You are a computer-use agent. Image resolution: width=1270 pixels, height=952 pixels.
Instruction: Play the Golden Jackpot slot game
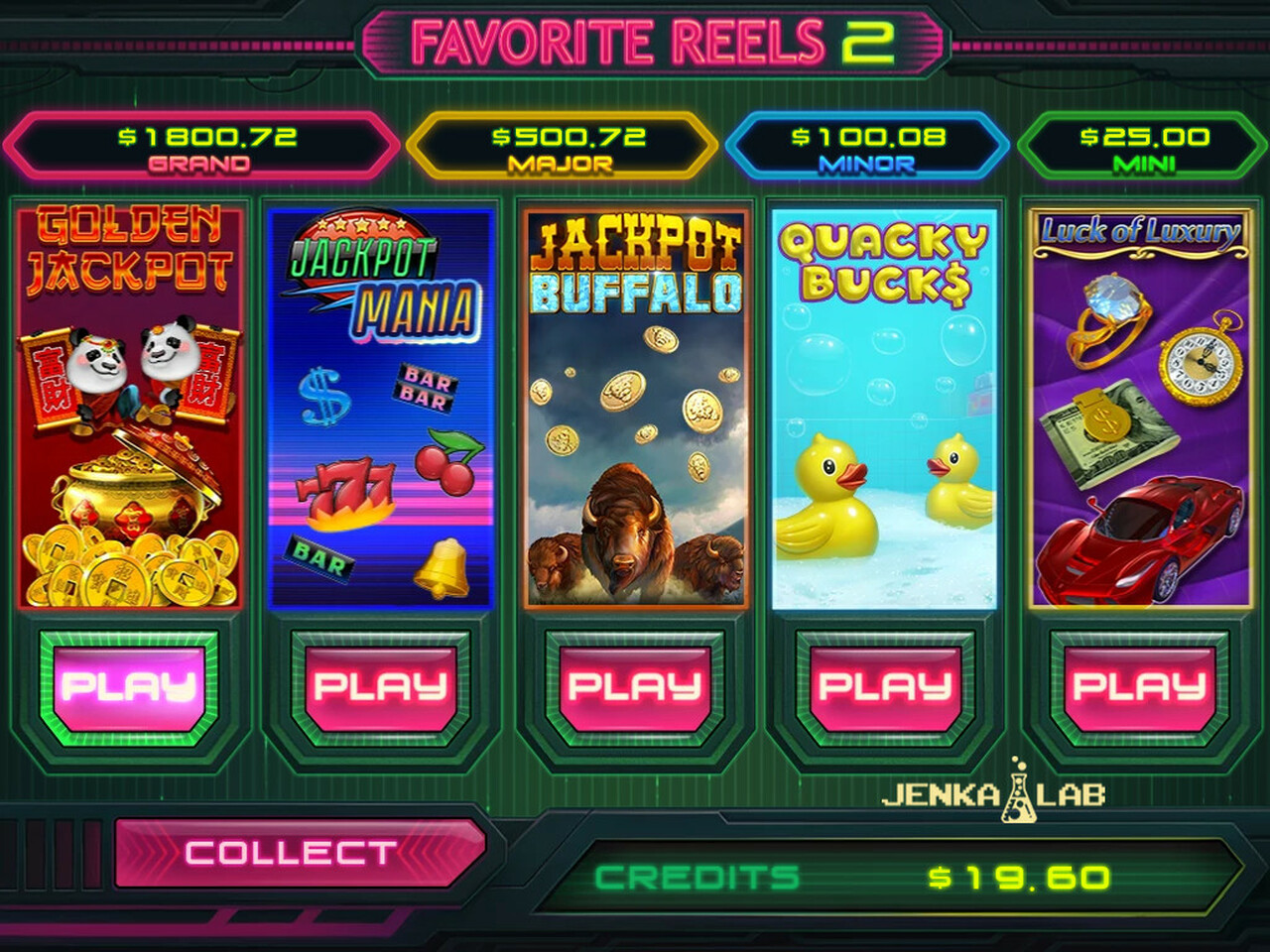pyautogui.click(x=128, y=686)
